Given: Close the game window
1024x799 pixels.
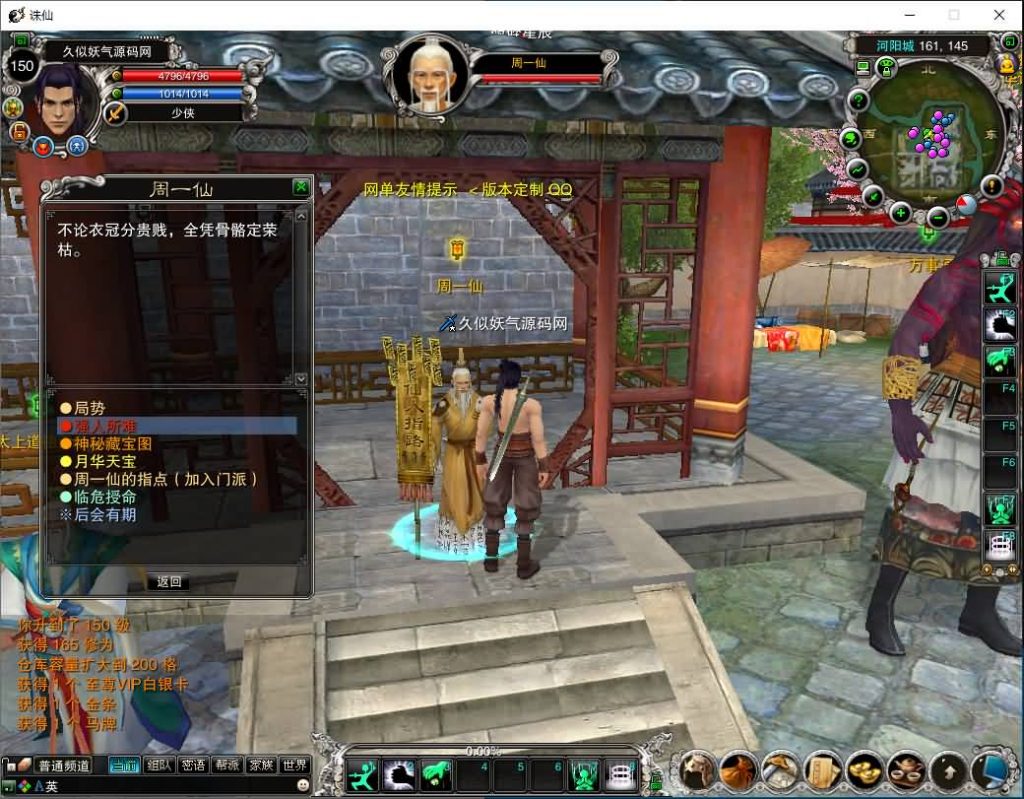Looking at the screenshot, I should pos(999,15).
